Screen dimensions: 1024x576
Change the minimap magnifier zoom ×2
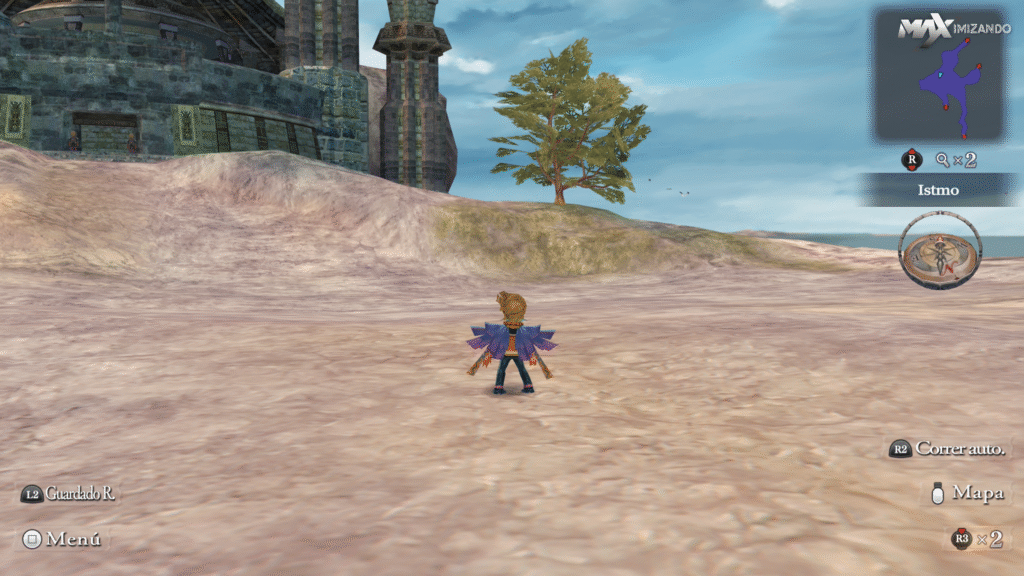956,159
